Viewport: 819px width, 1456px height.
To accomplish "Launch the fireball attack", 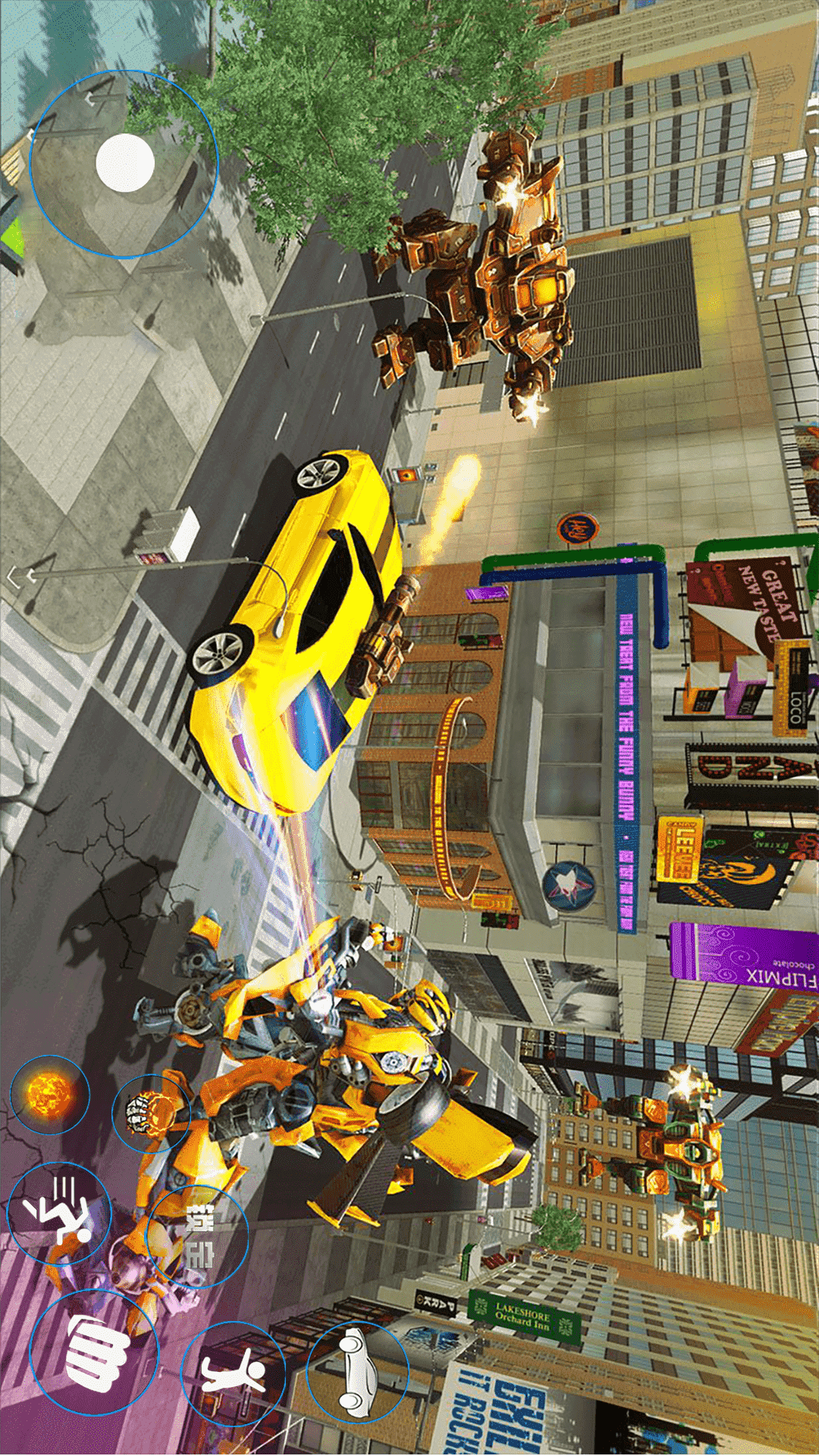I will 49,1094.
